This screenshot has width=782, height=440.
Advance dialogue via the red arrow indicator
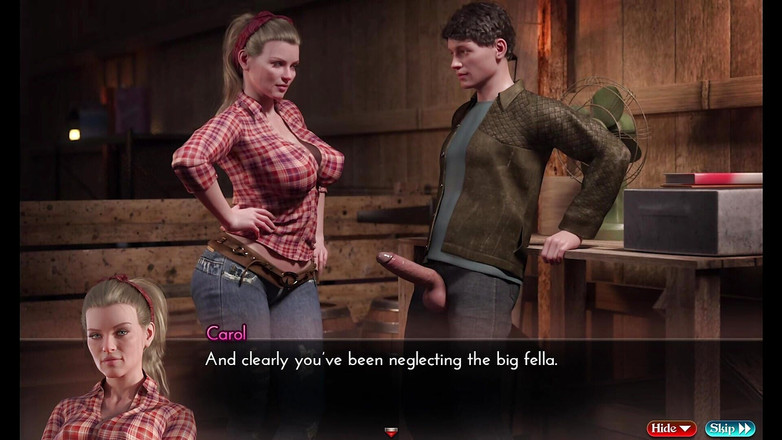click(391, 432)
